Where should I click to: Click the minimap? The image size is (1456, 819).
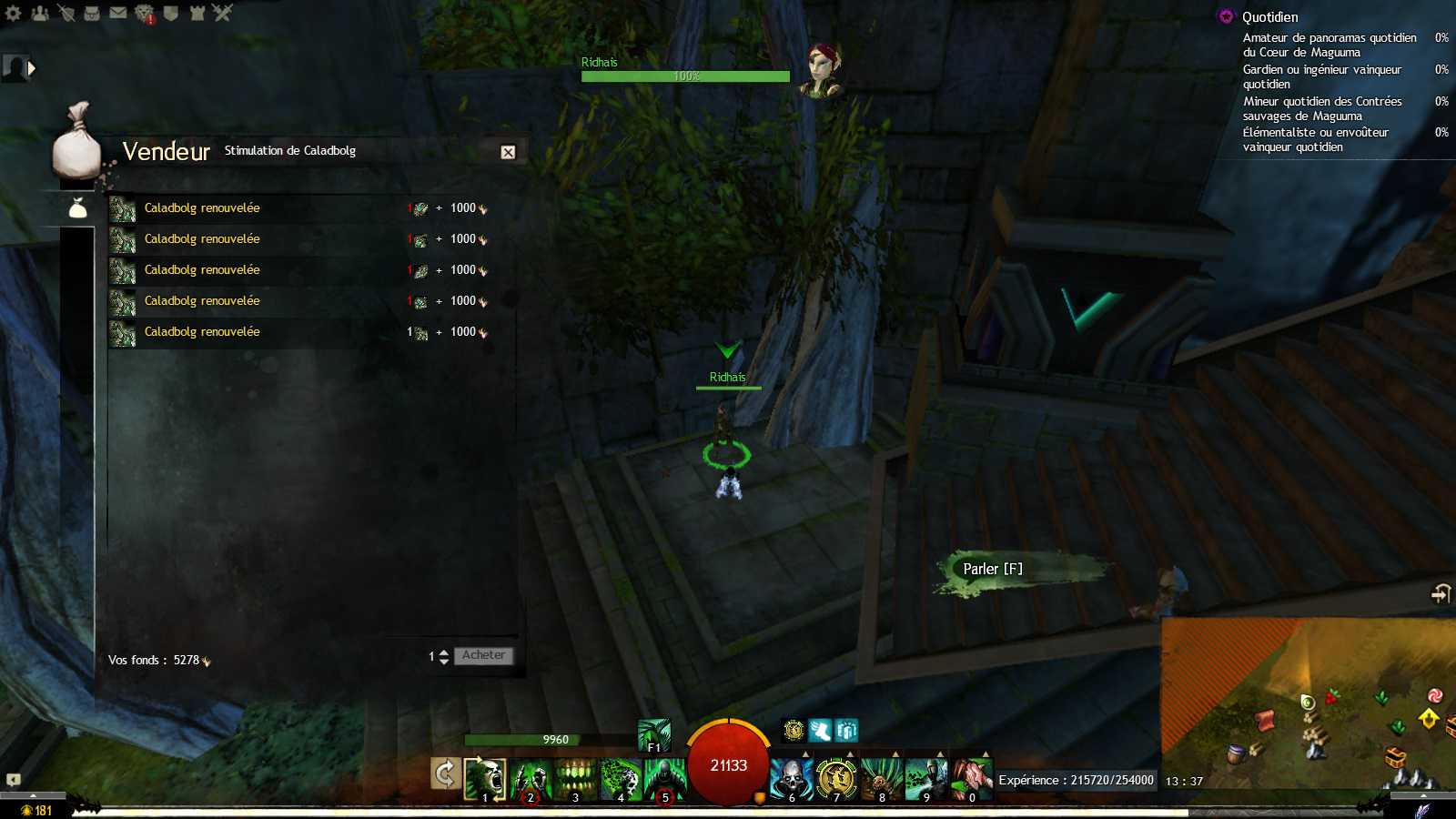tap(1309, 703)
